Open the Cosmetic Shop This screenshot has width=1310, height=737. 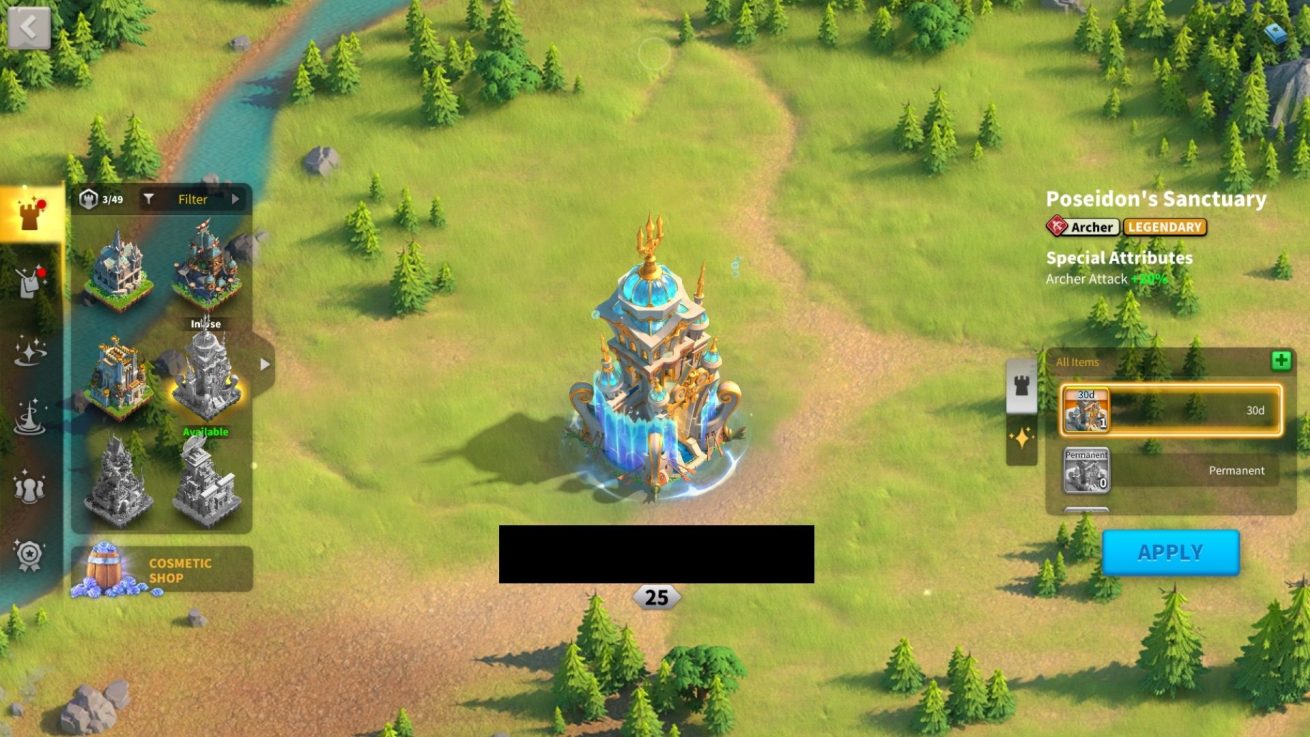click(162, 570)
